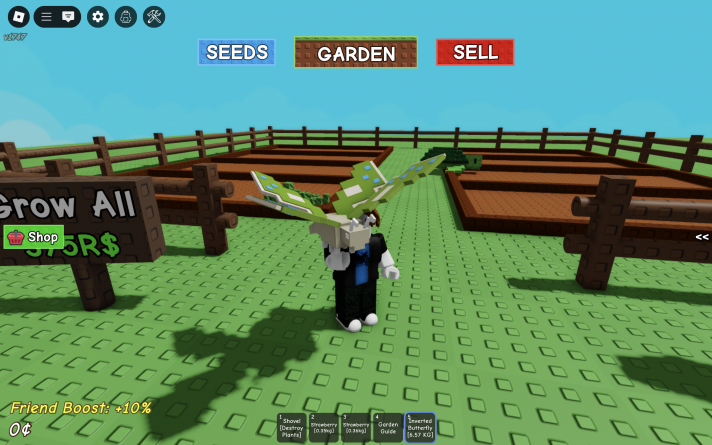Screen dimensions: 712x445
Task: Show the hamburger list menu
Action: pos(46,16)
